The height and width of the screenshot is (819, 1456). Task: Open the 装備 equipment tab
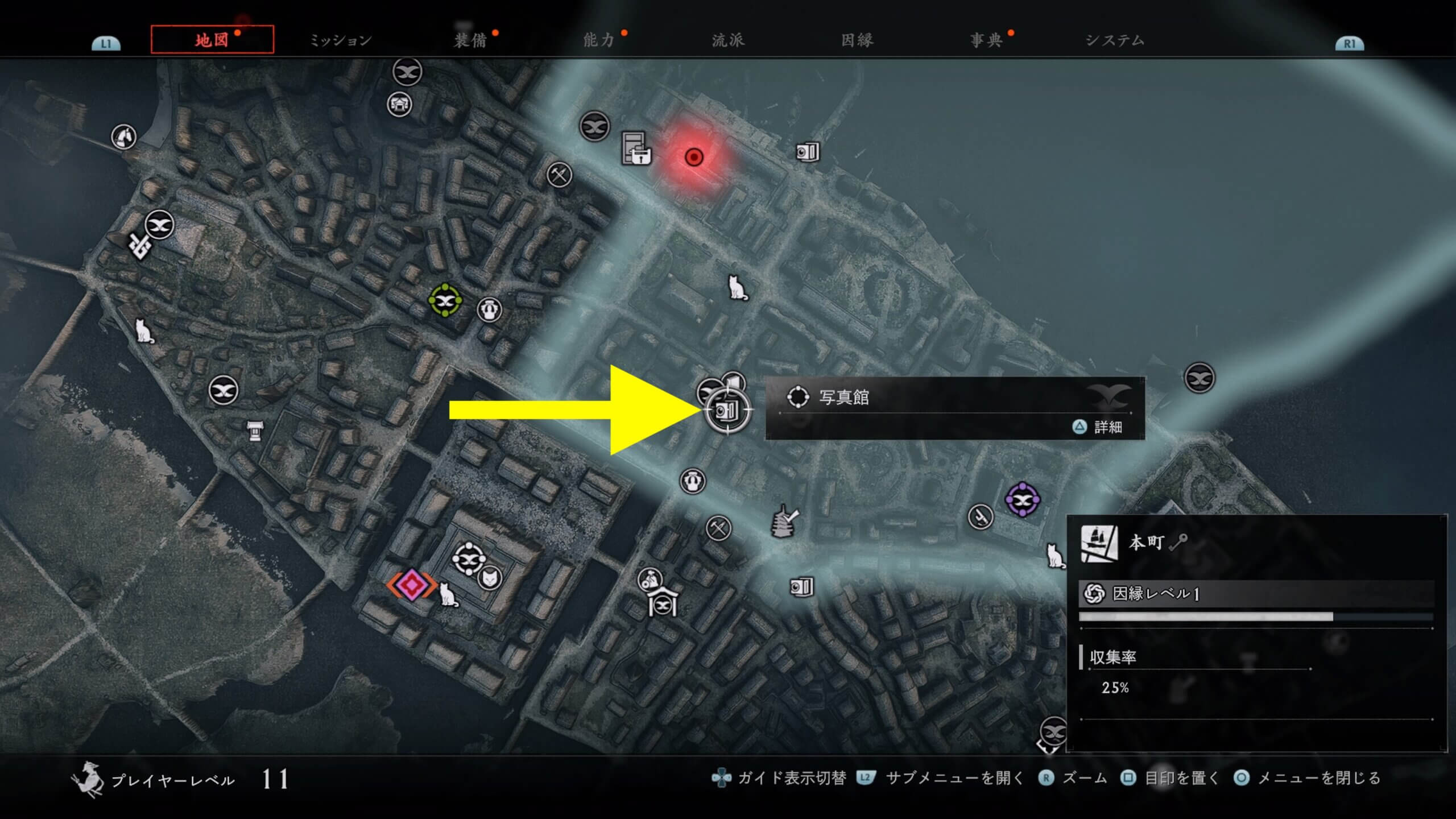coord(470,40)
